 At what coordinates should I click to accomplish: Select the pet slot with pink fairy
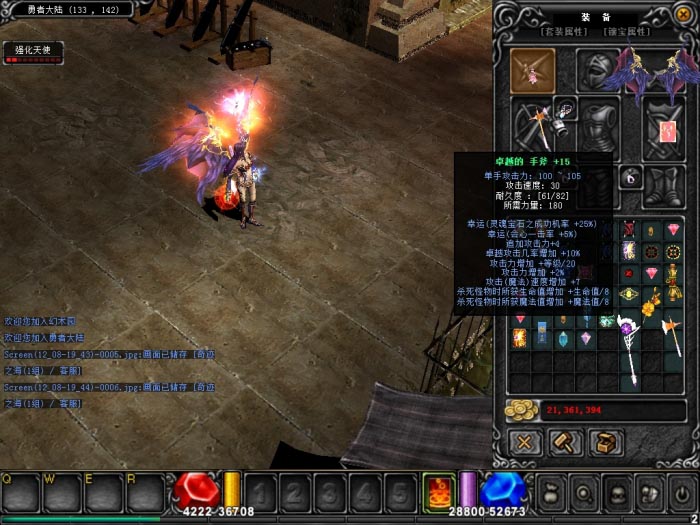tap(534, 70)
